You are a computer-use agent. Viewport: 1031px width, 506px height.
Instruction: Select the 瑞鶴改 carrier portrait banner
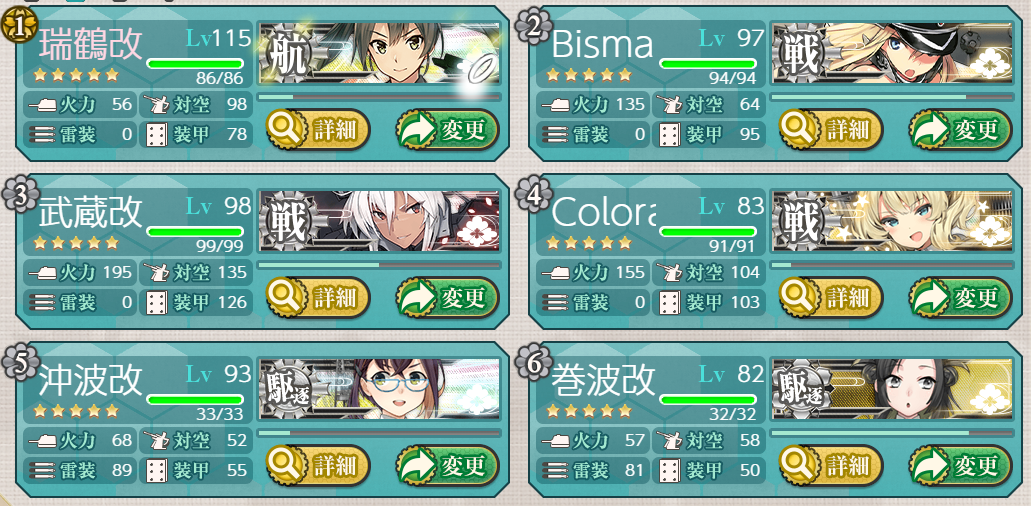[380, 54]
